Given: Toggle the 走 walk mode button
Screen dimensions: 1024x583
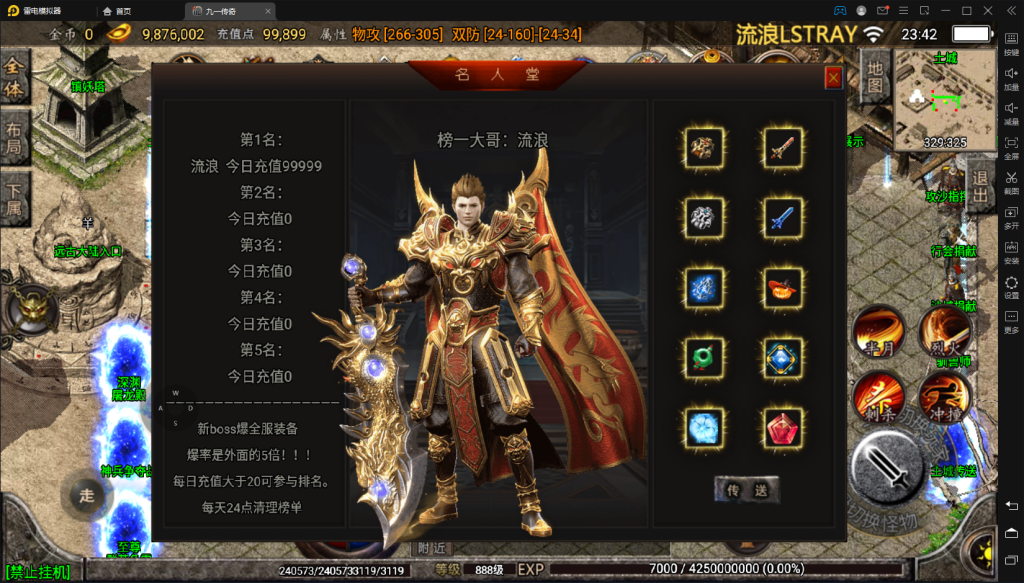Looking at the screenshot, I should [87, 495].
